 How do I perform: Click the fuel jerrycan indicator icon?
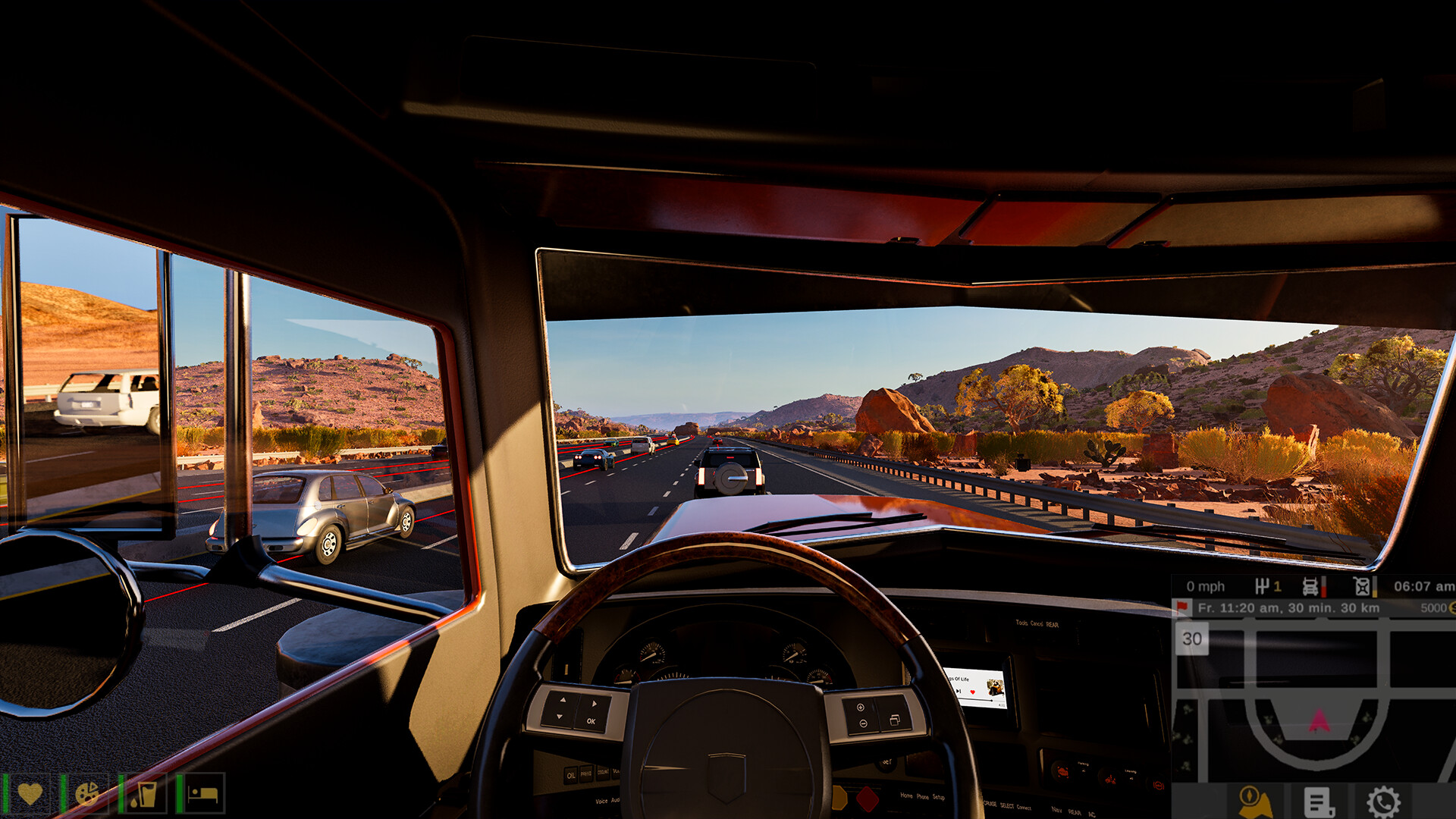(1362, 587)
